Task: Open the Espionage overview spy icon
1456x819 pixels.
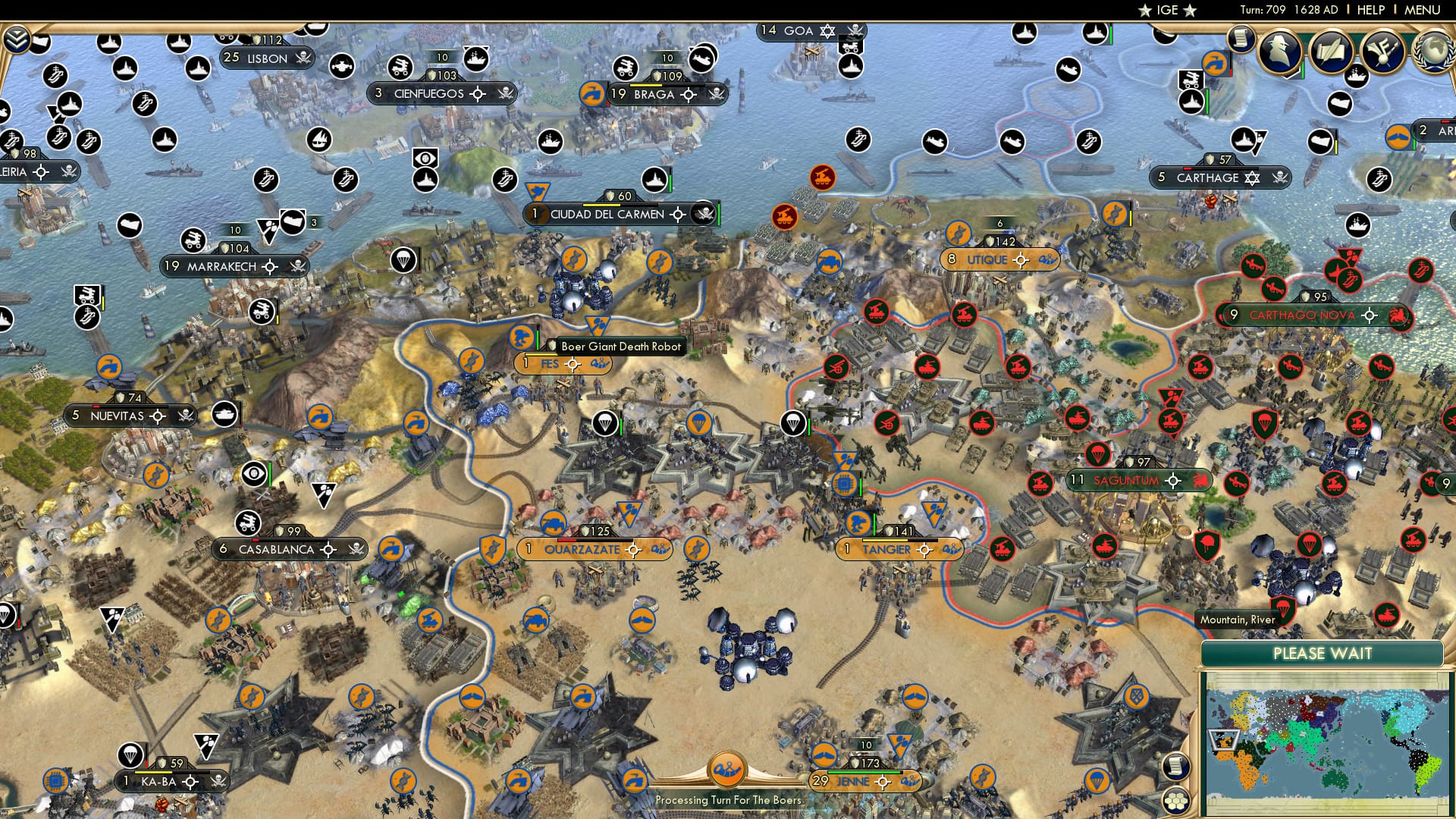Action: (x=1279, y=49)
